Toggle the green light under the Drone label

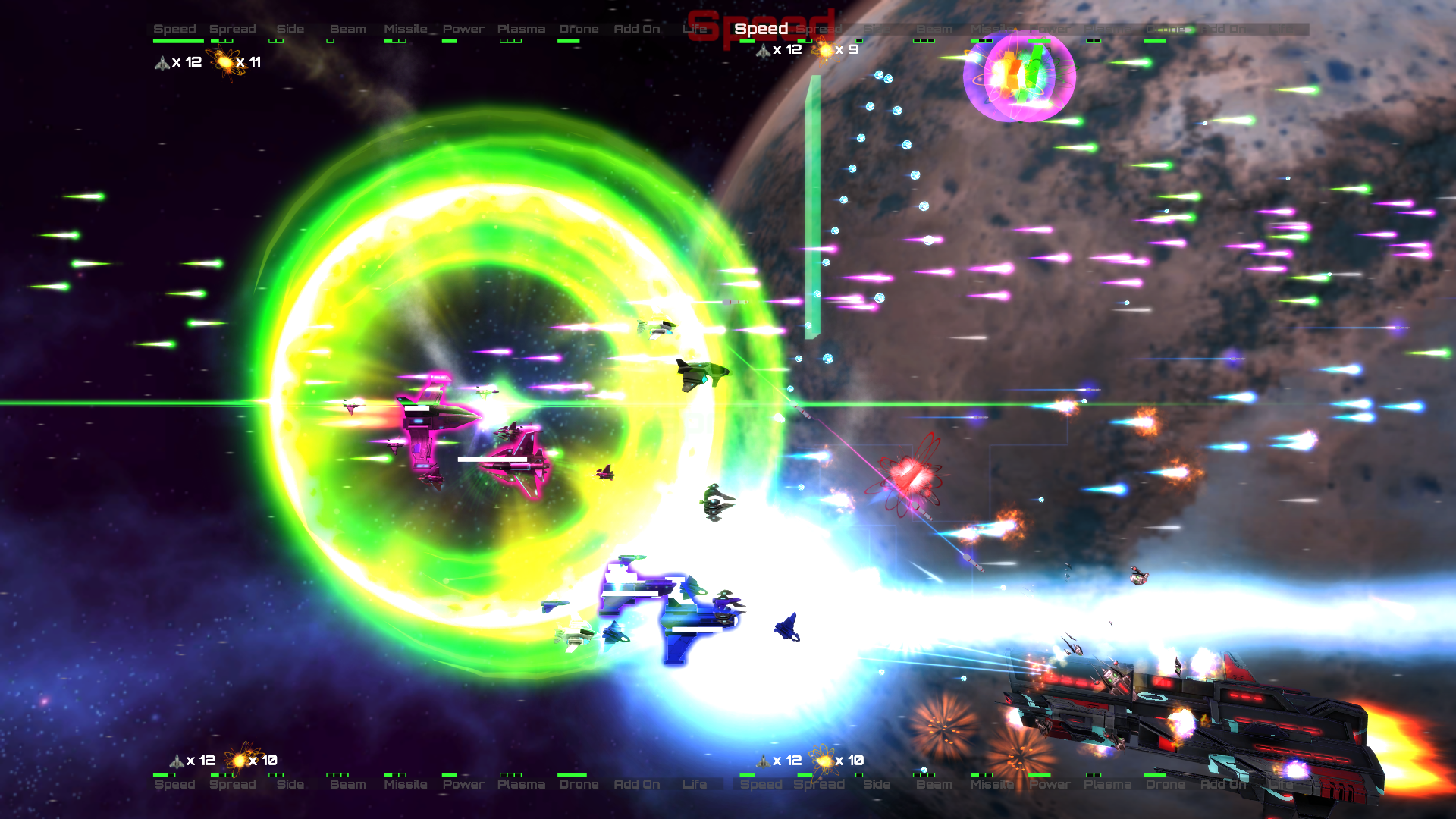click(567, 42)
